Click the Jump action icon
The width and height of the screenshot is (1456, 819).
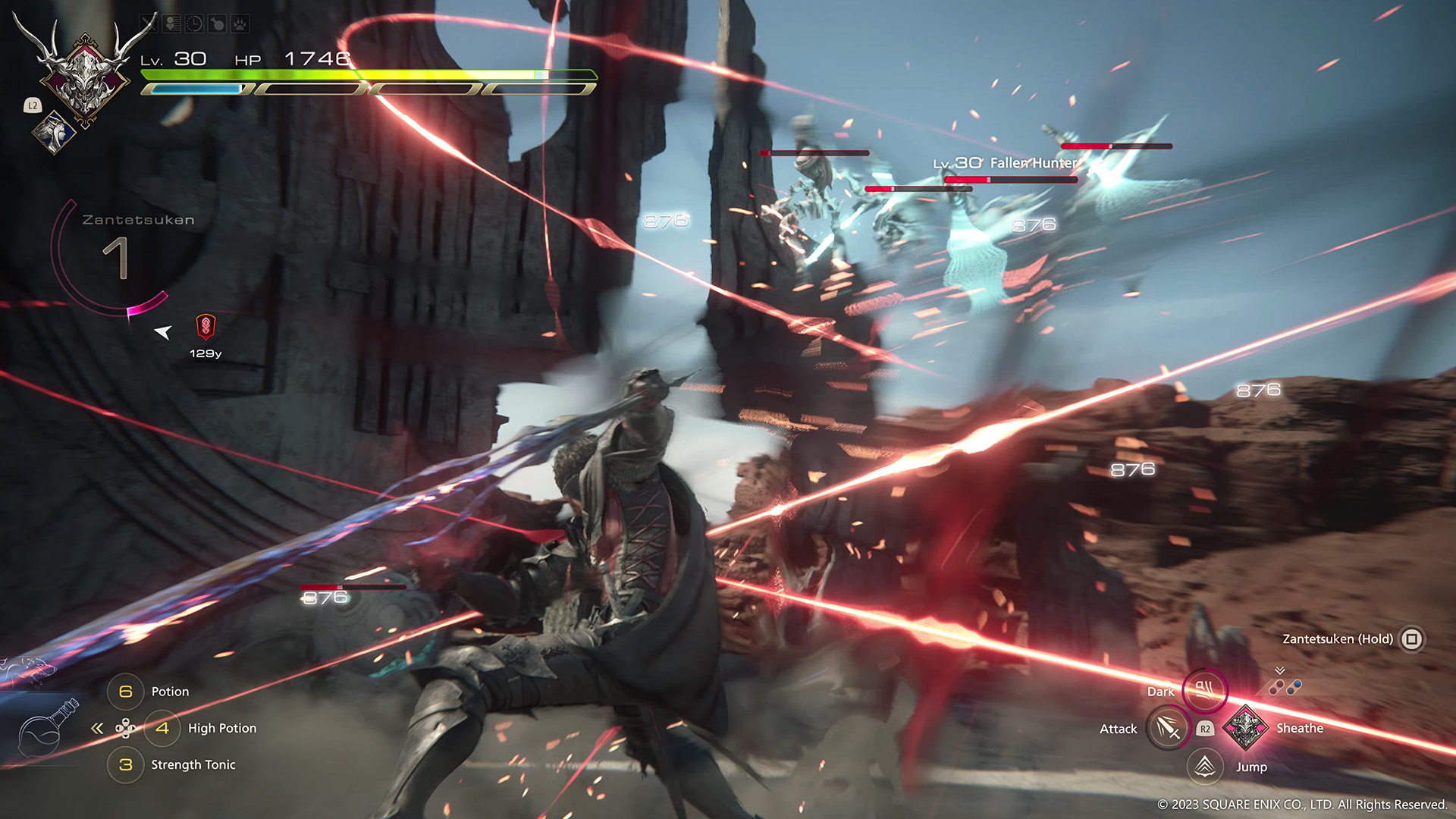point(1205,767)
